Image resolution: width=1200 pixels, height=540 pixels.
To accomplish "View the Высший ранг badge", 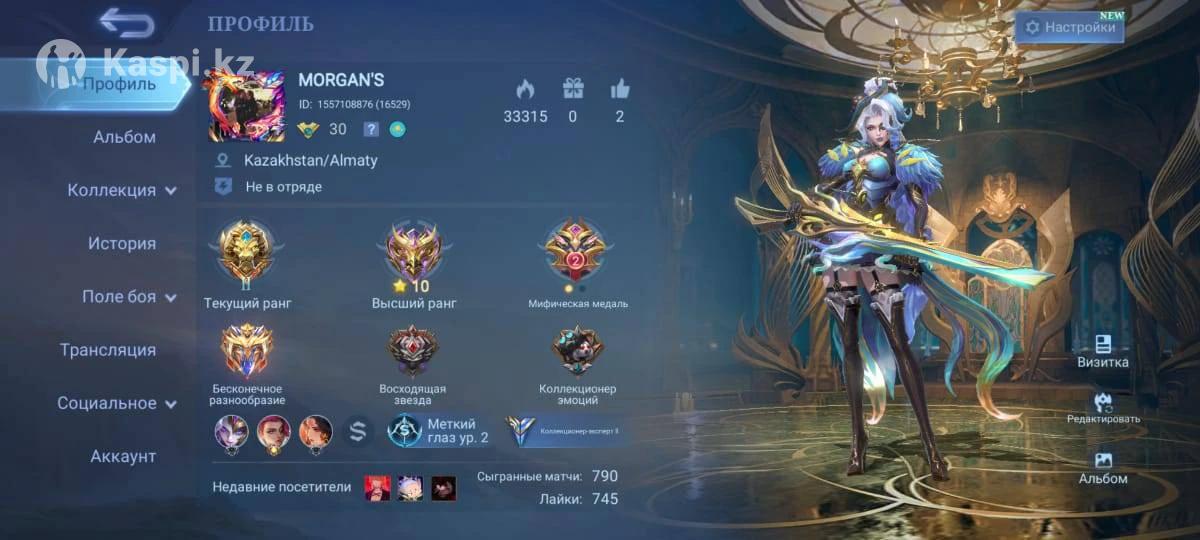I will pos(414,252).
